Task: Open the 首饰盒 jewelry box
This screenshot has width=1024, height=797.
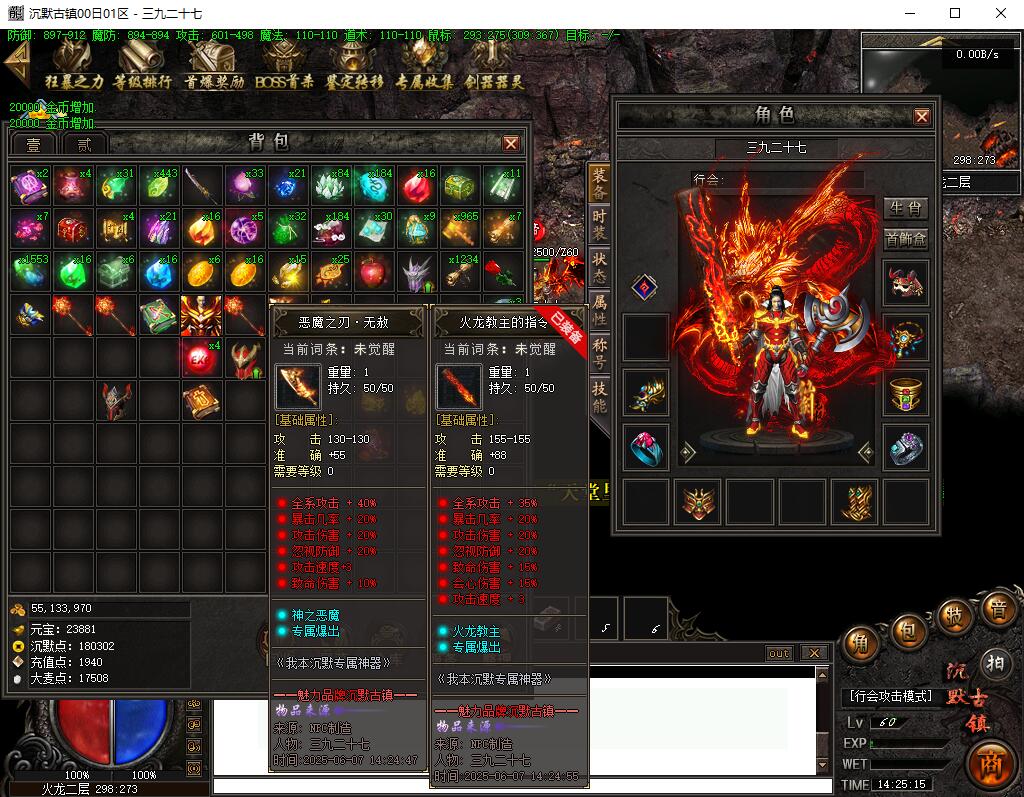Action: [906, 239]
